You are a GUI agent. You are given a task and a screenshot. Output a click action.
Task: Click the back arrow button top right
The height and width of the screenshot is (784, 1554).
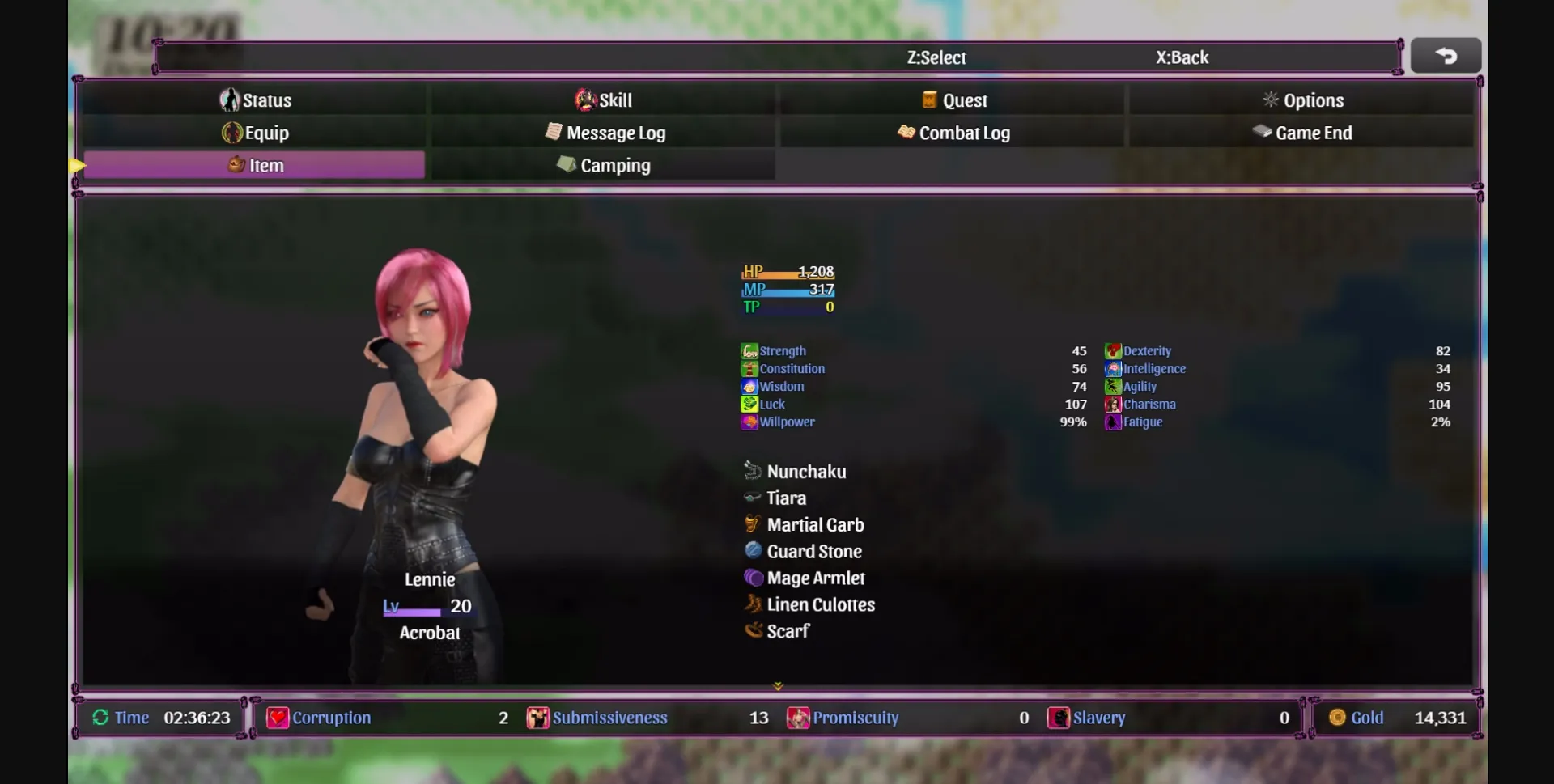click(1446, 55)
